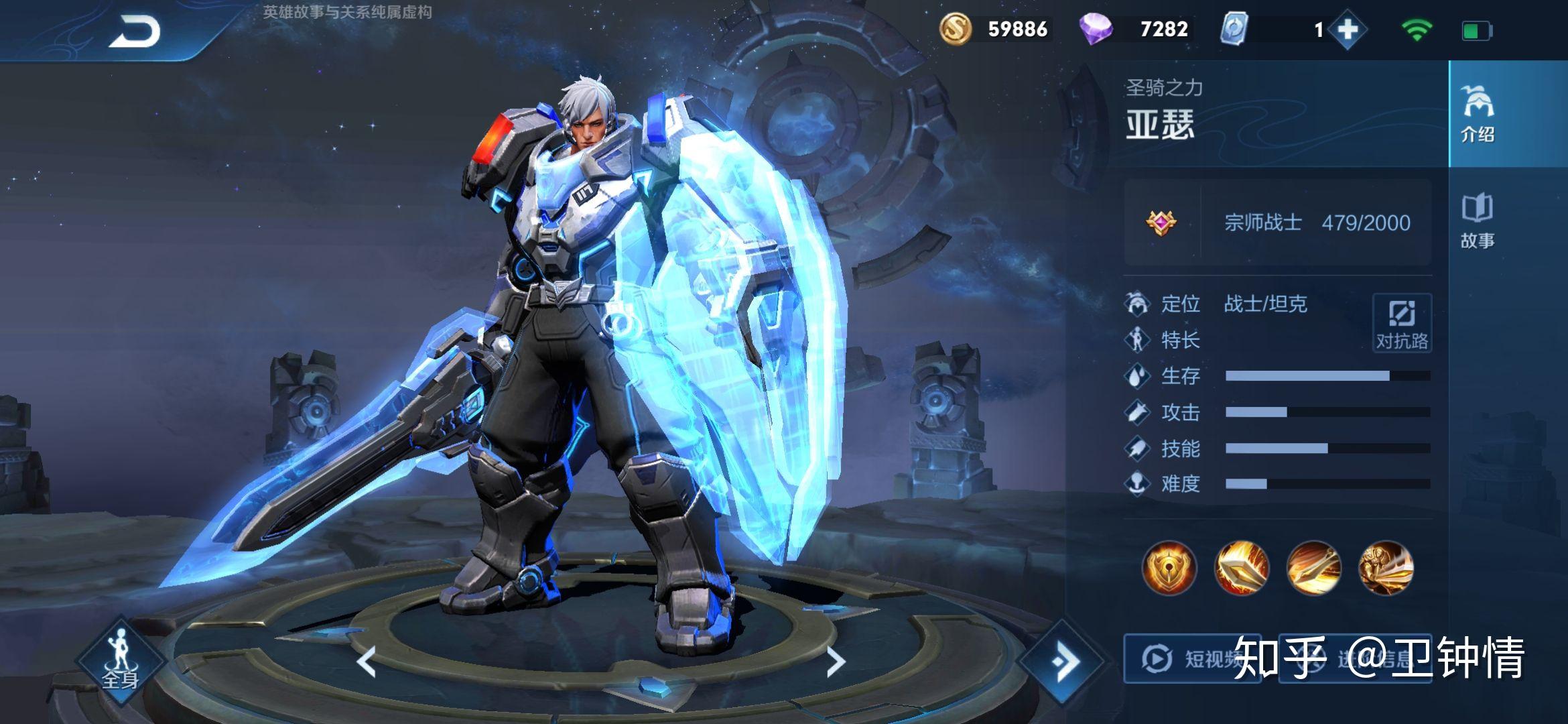Viewport: 1568px width, 724px height.
Task: View the flaming sword skill icon
Action: point(1241,568)
